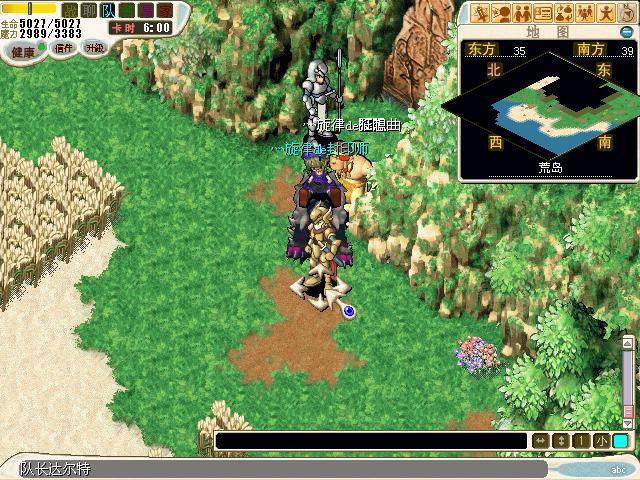Pick the cyan chat color swatch
The width and height of the screenshot is (640, 480).
pyautogui.click(x=621, y=441)
